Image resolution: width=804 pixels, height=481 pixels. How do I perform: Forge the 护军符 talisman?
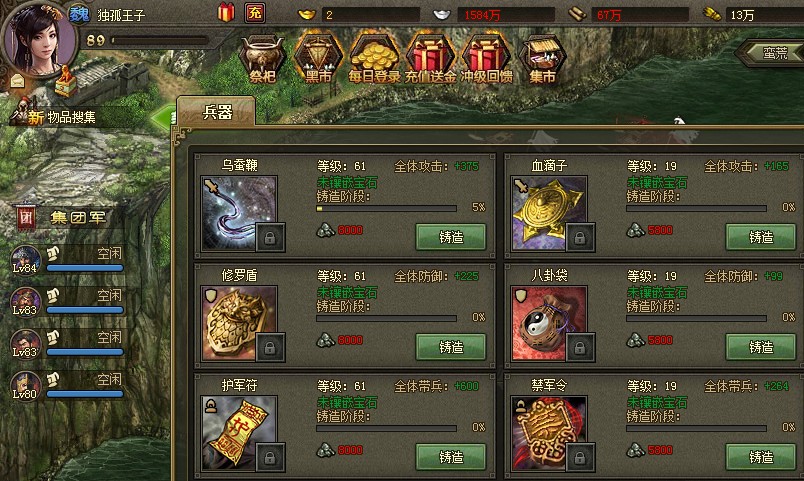(x=451, y=456)
